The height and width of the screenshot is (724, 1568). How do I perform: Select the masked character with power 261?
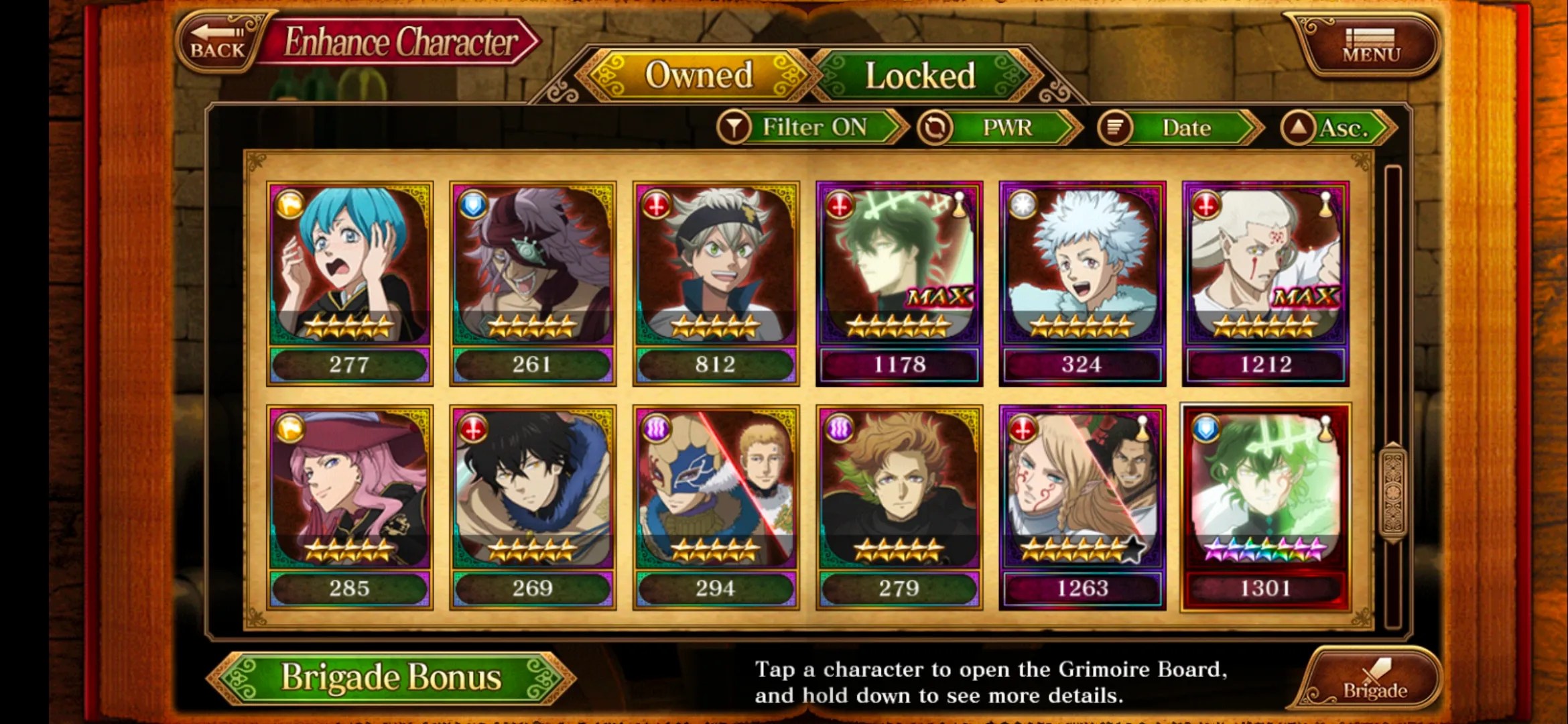[x=533, y=283]
